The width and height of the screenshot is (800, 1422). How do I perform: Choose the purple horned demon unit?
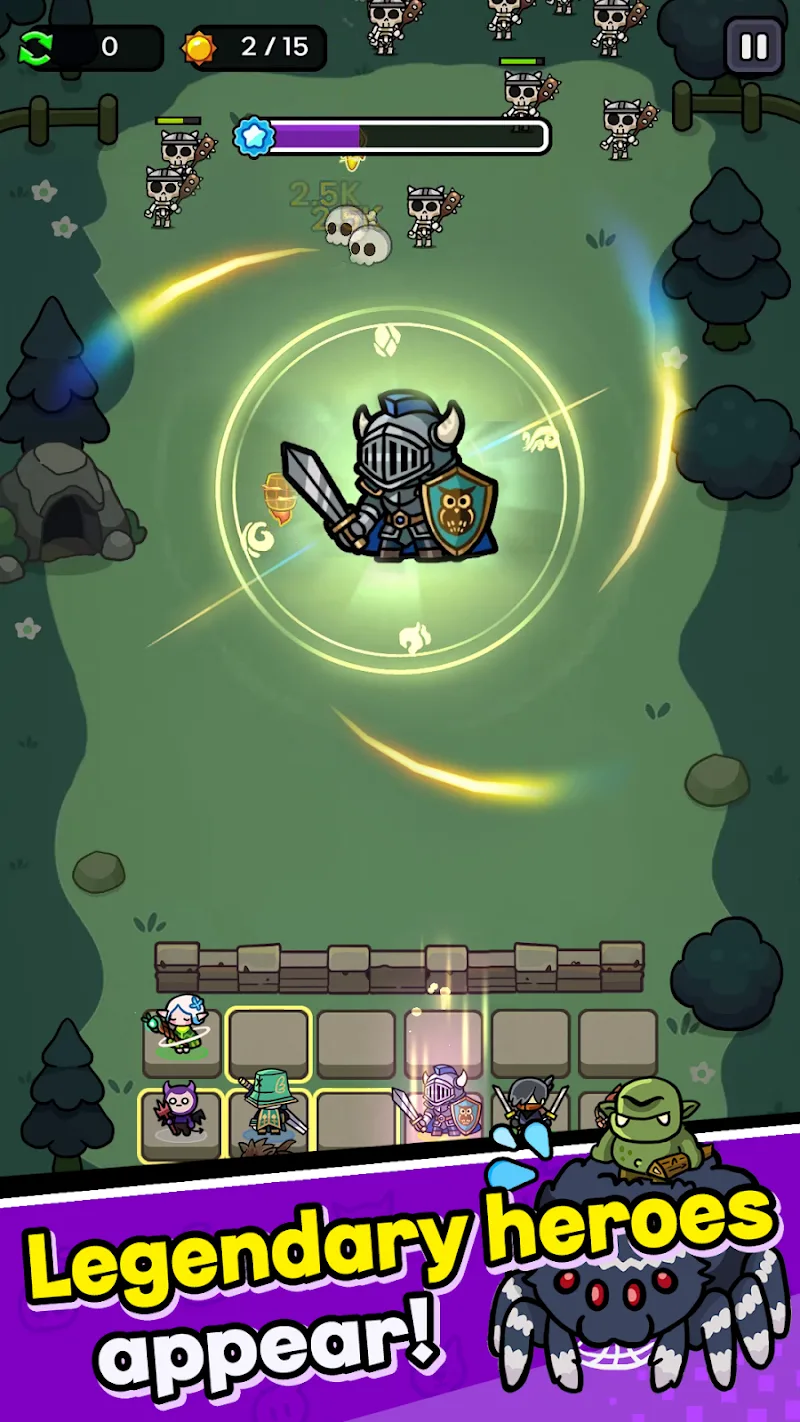click(180, 1110)
